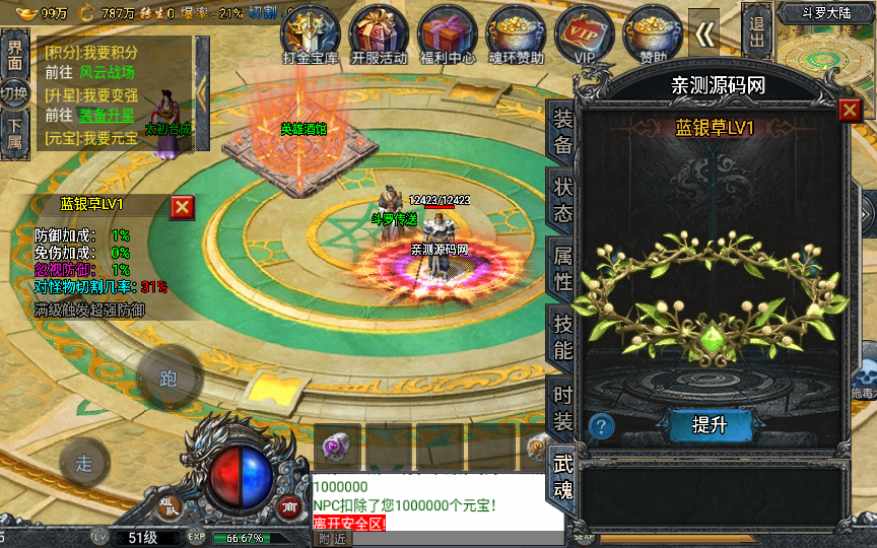The image size is (877, 548).
Task: Open the 福利中心 welfare center
Action: point(446,31)
